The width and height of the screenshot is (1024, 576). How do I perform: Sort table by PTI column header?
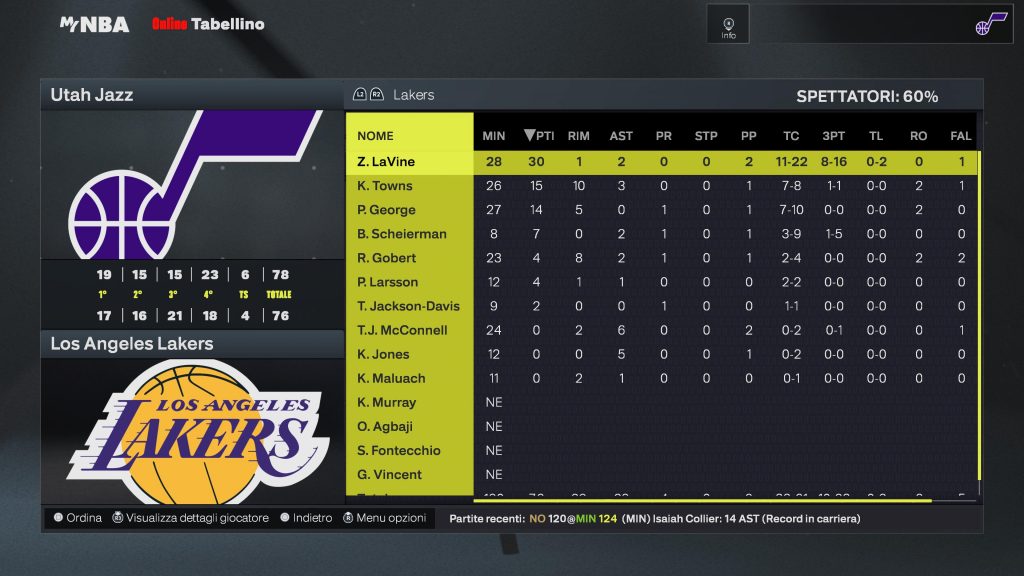(x=539, y=136)
